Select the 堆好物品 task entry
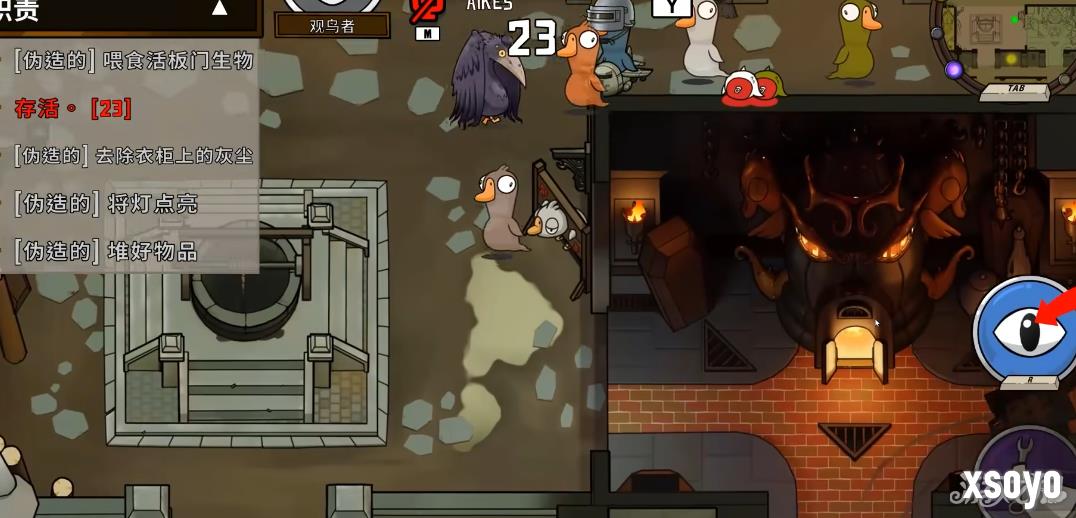Image resolution: width=1076 pixels, height=518 pixels. tap(106, 251)
